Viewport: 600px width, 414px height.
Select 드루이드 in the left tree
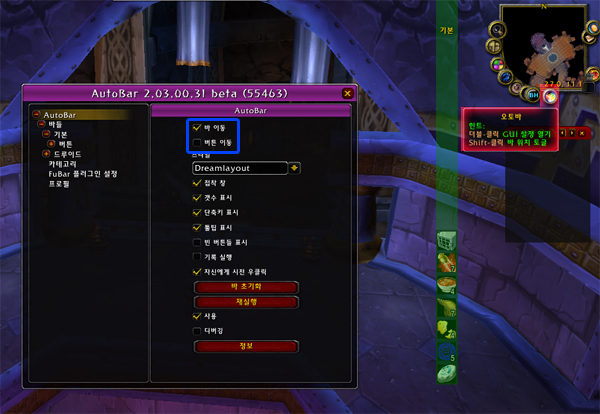click(x=70, y=154)
